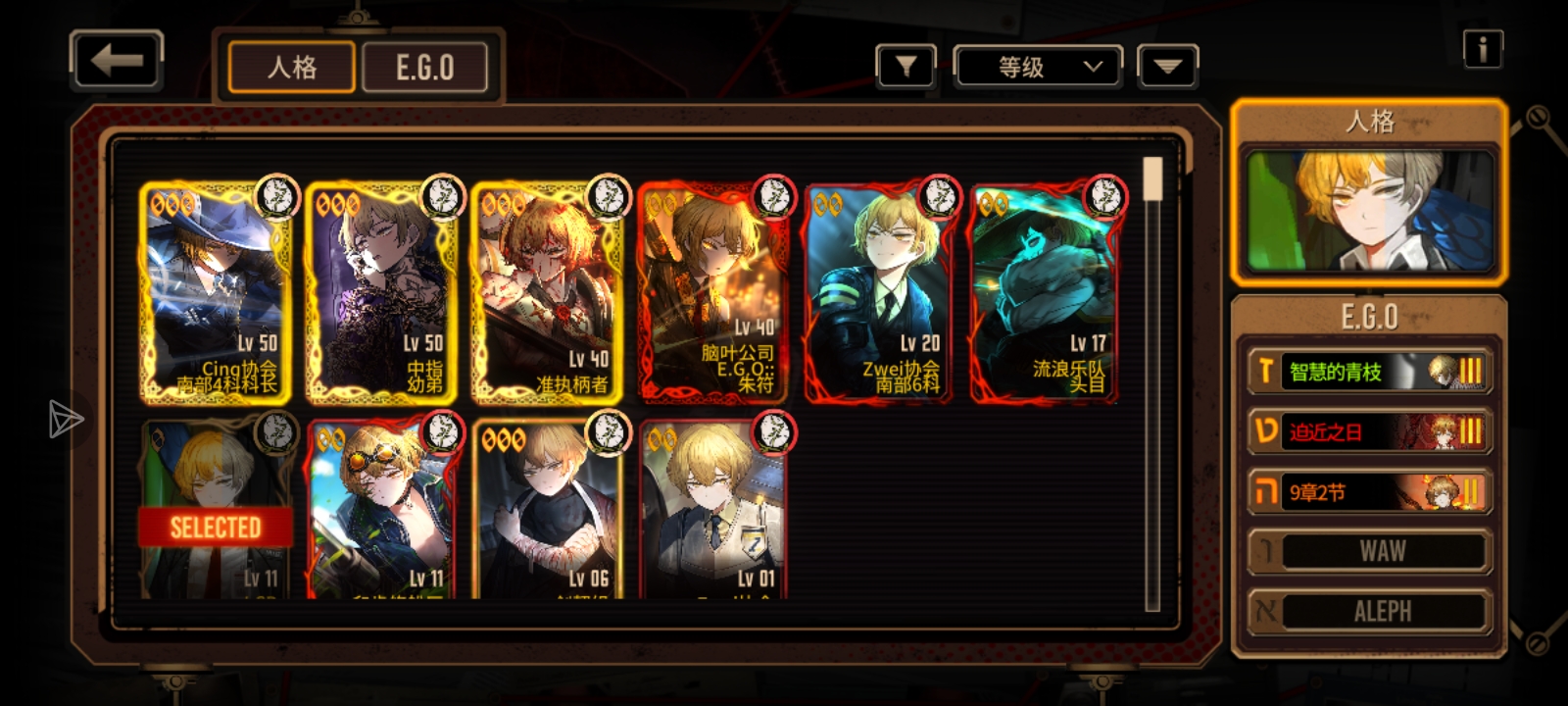
Task: Select the 脑叶公司 E.G.O::朱符 card
Action: [714, 291]
